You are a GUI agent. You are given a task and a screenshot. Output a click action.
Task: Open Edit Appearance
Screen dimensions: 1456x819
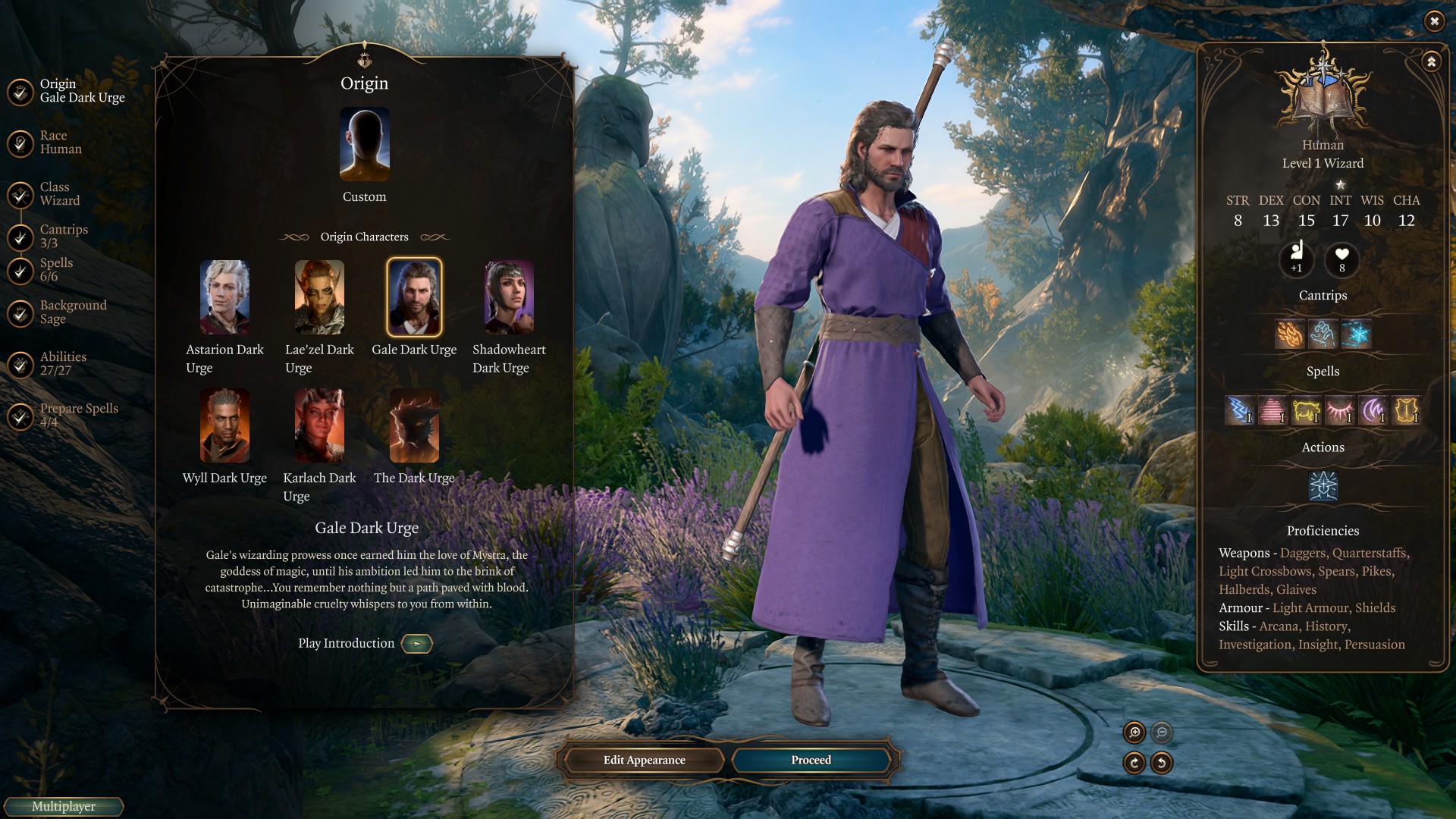pyautogui.click(x=644, y=760)
